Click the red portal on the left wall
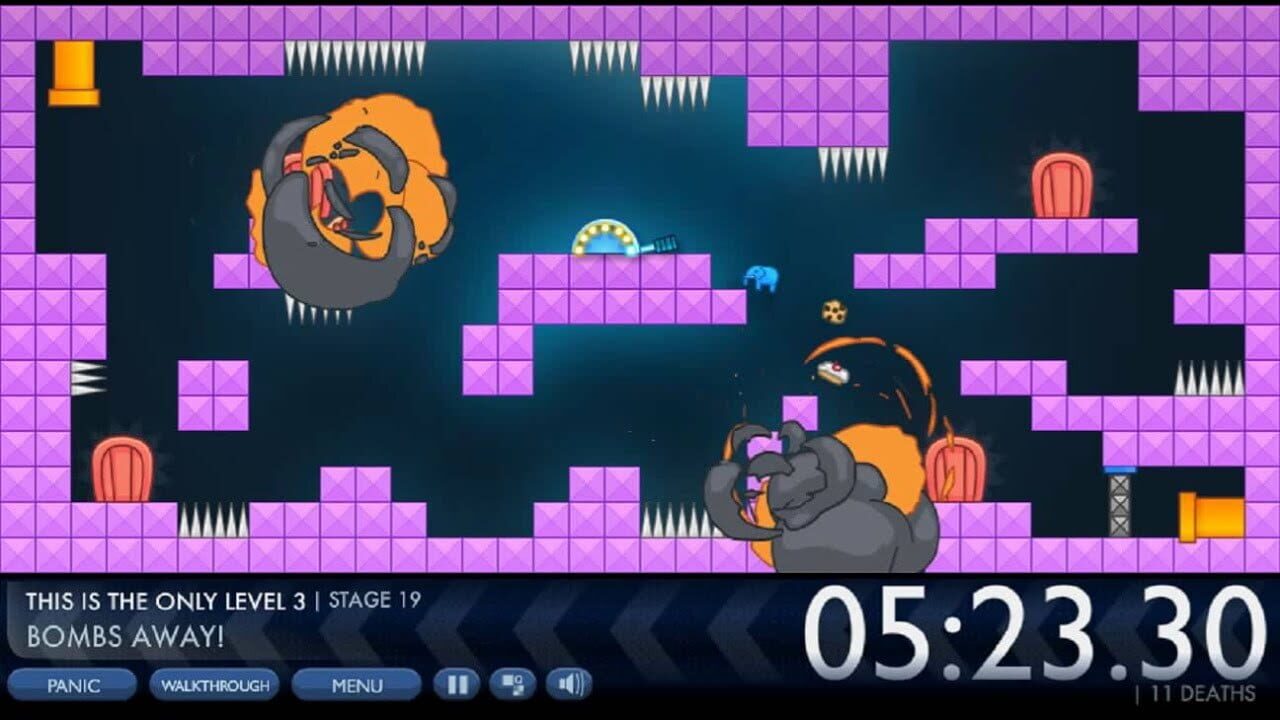Screen dimensions: 1280x720 tap(120, 470)
